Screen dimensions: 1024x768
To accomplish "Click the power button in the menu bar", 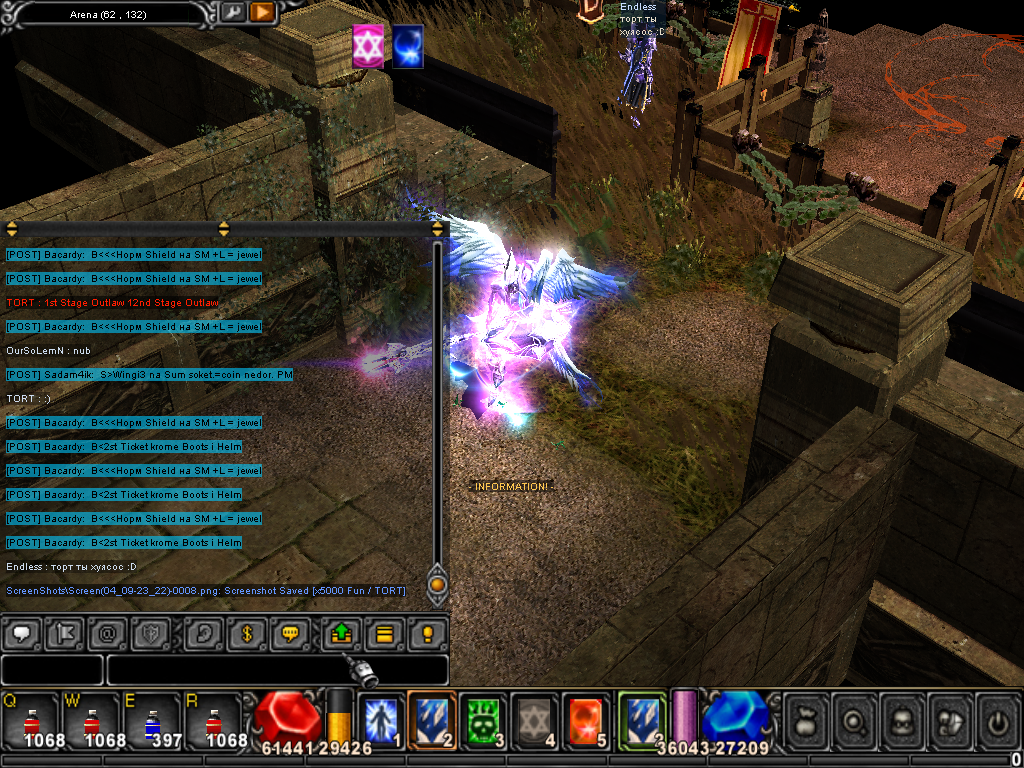I will [x=997, y=719].
